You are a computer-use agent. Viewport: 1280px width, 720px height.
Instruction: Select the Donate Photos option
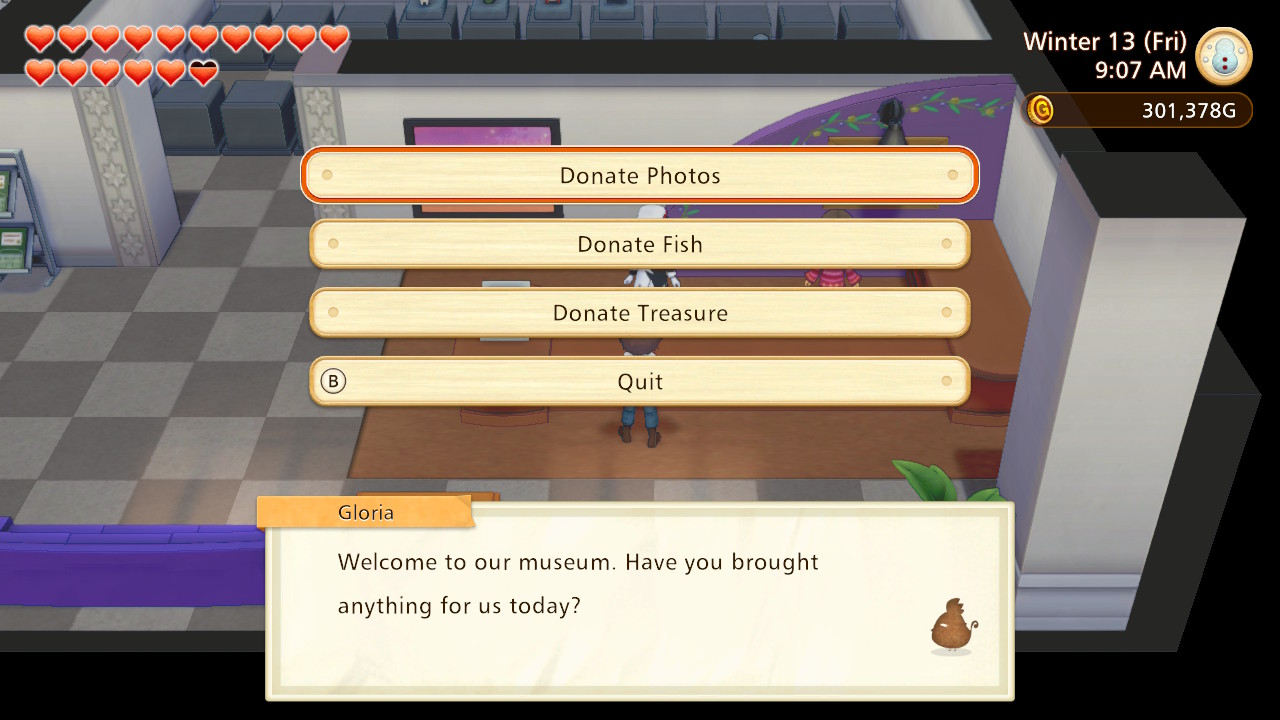640,175
